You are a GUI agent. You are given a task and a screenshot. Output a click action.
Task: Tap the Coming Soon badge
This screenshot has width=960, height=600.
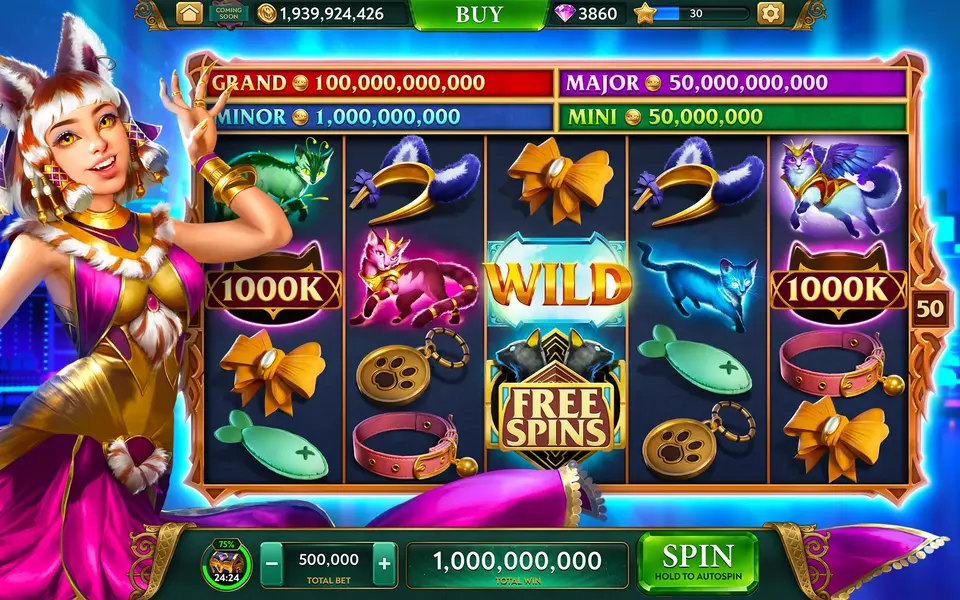(228, 13)
